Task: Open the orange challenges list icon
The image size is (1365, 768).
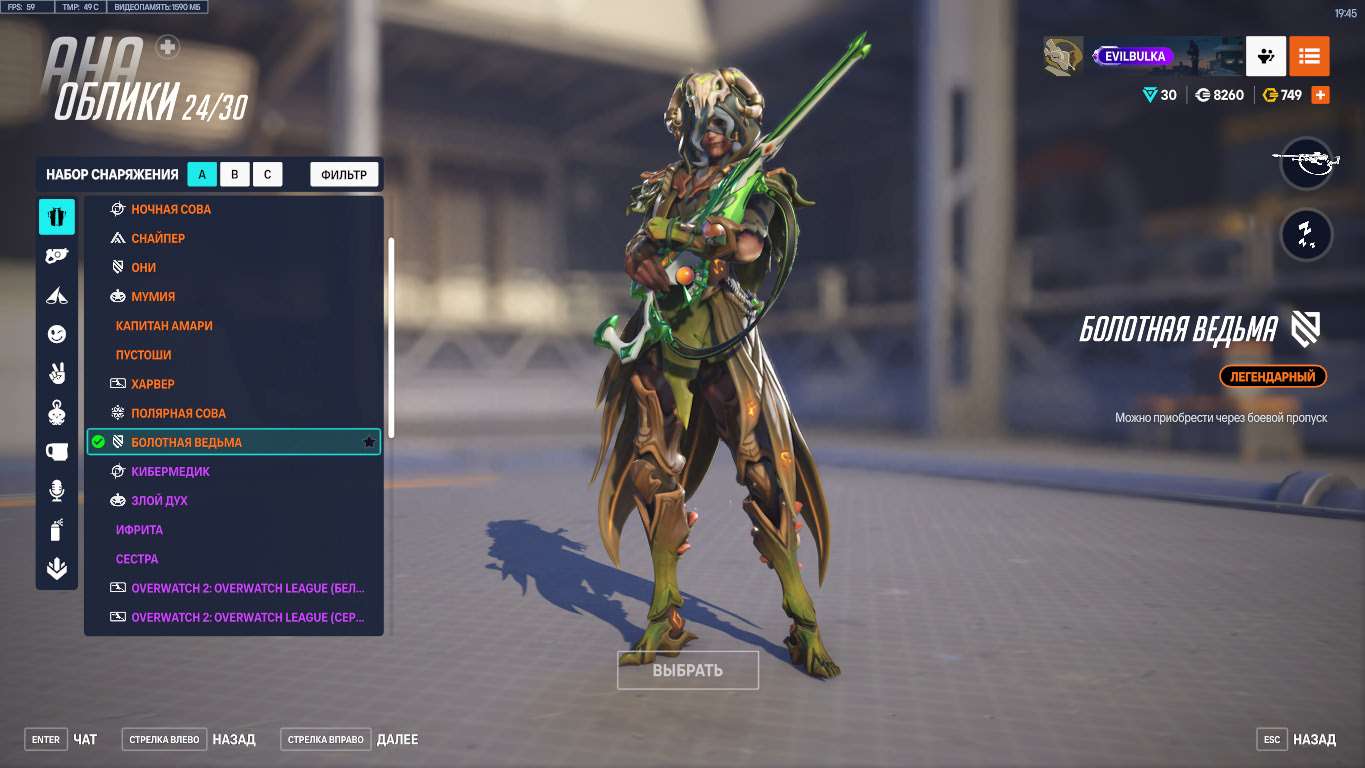Action: pos(1309,56)
